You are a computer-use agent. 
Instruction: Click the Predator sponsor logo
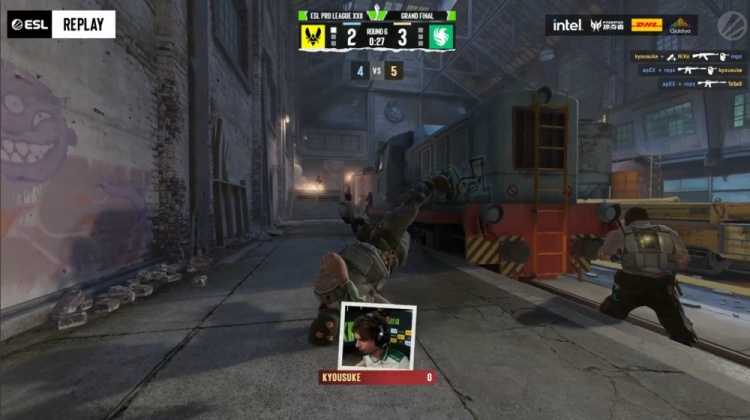click(607, 24)
